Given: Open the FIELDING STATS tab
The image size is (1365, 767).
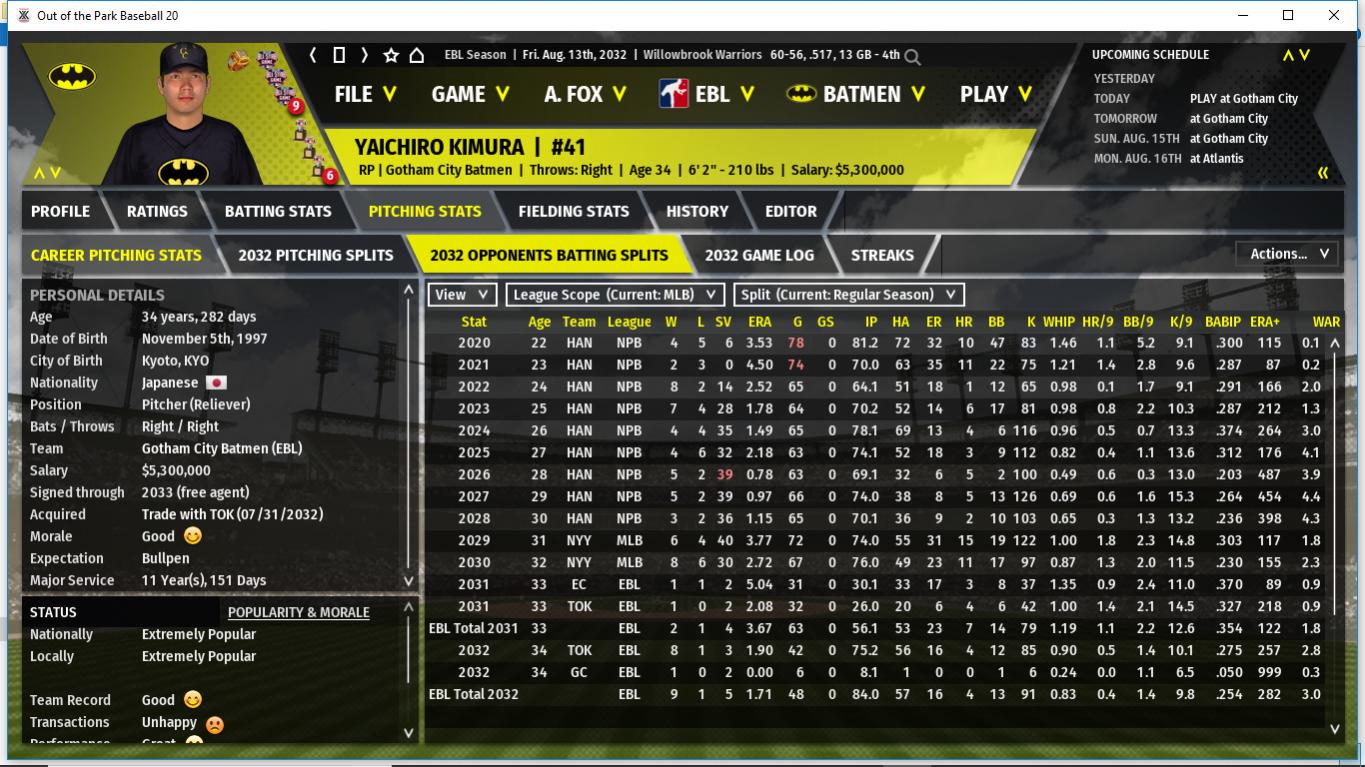Looking at the screenshot, I should coord(573,211).
